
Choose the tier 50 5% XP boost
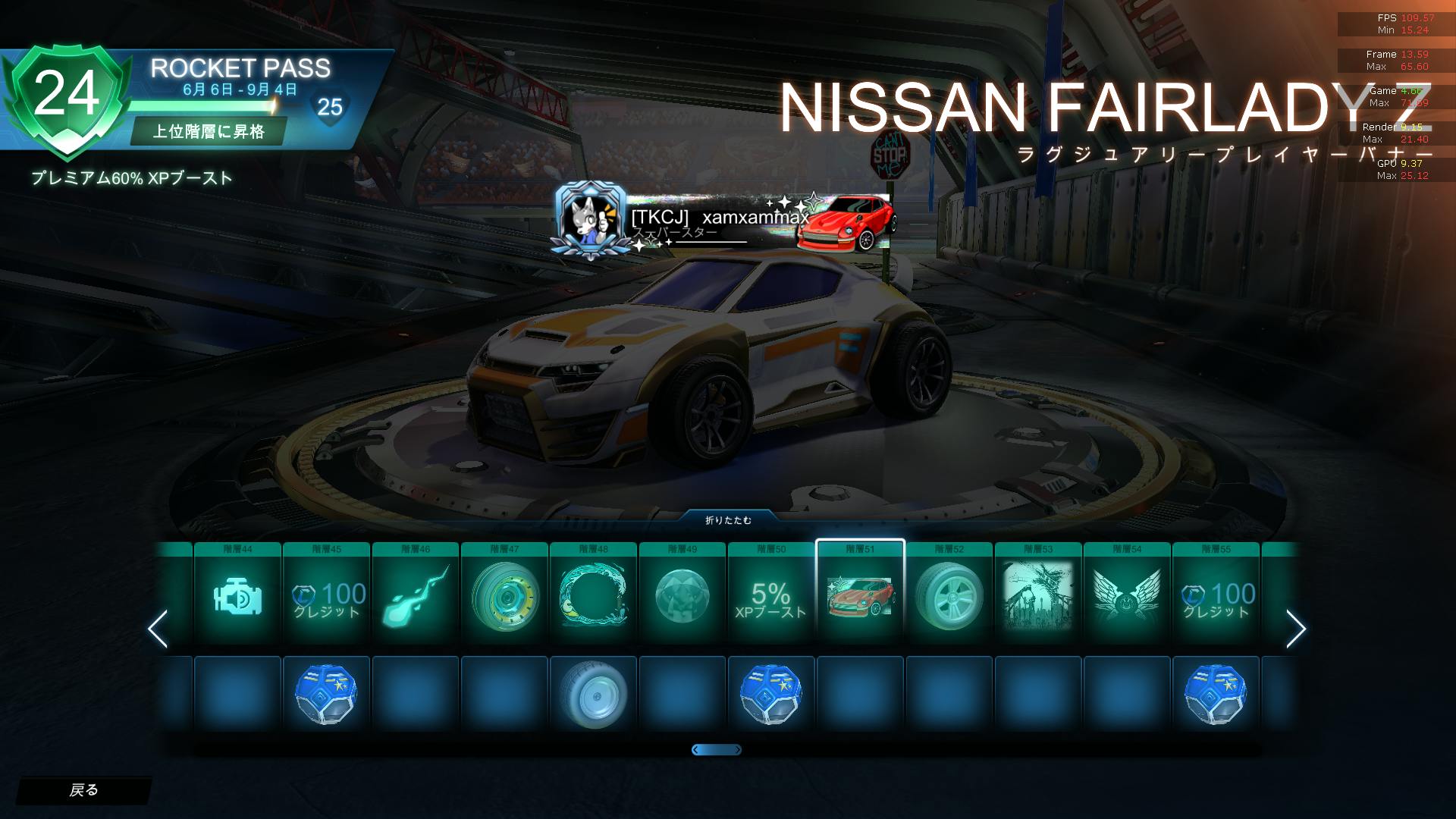[770, 595]
